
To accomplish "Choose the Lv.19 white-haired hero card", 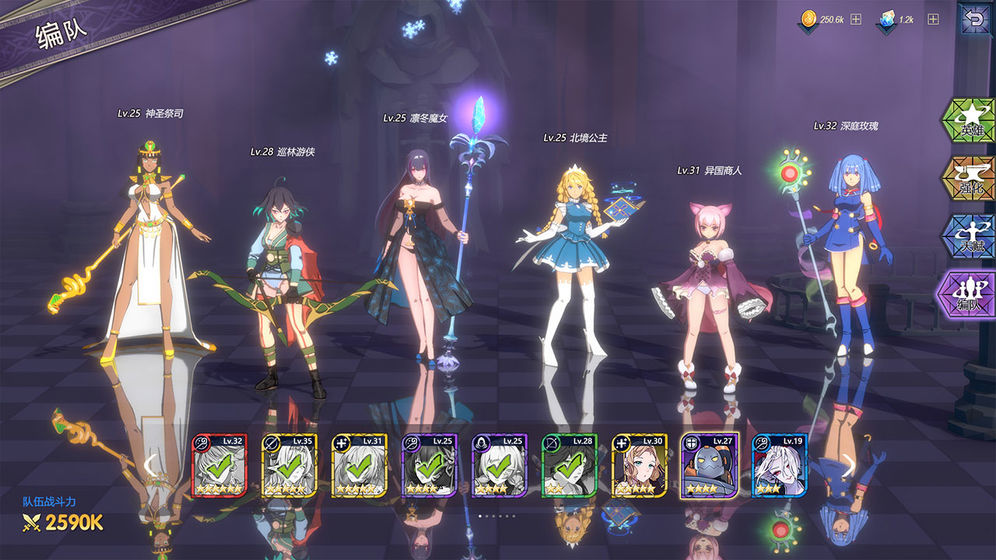I will pyautogui.click(x=779, y=465).
